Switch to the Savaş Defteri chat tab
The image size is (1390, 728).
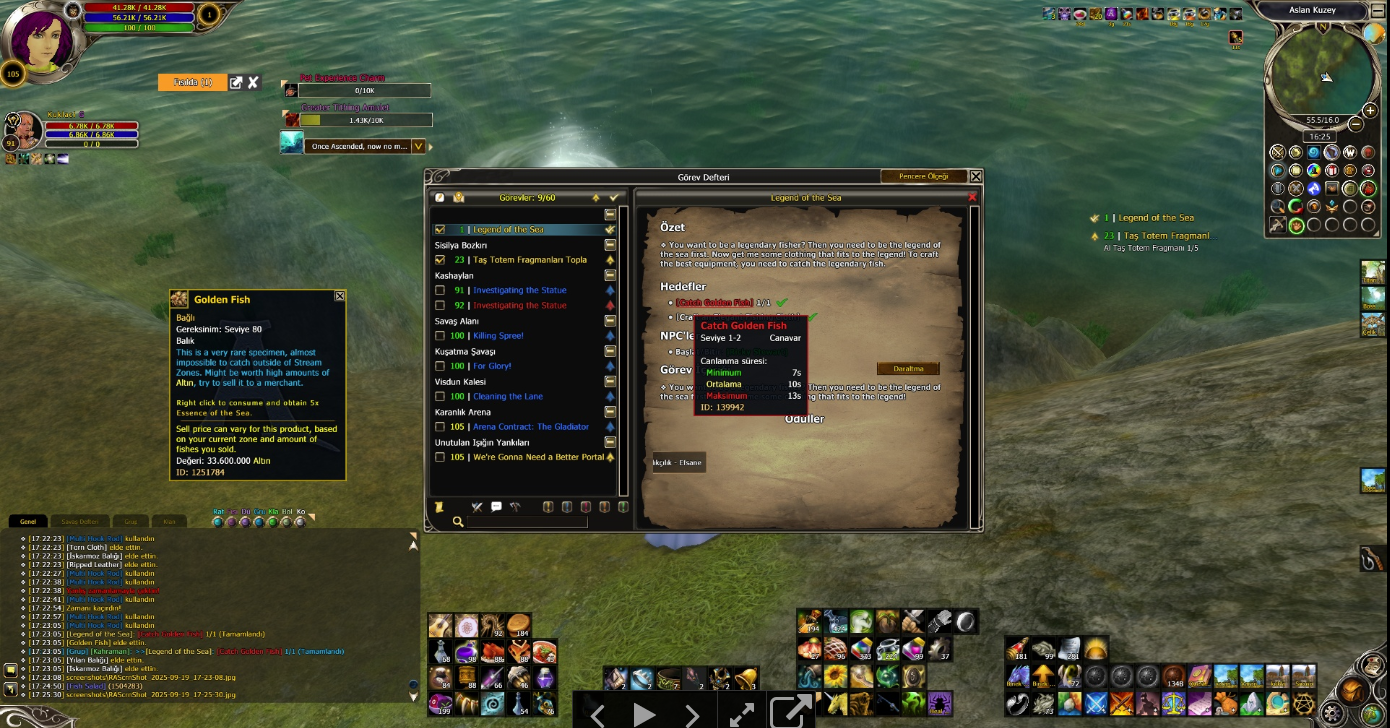[x=80, y=522]
